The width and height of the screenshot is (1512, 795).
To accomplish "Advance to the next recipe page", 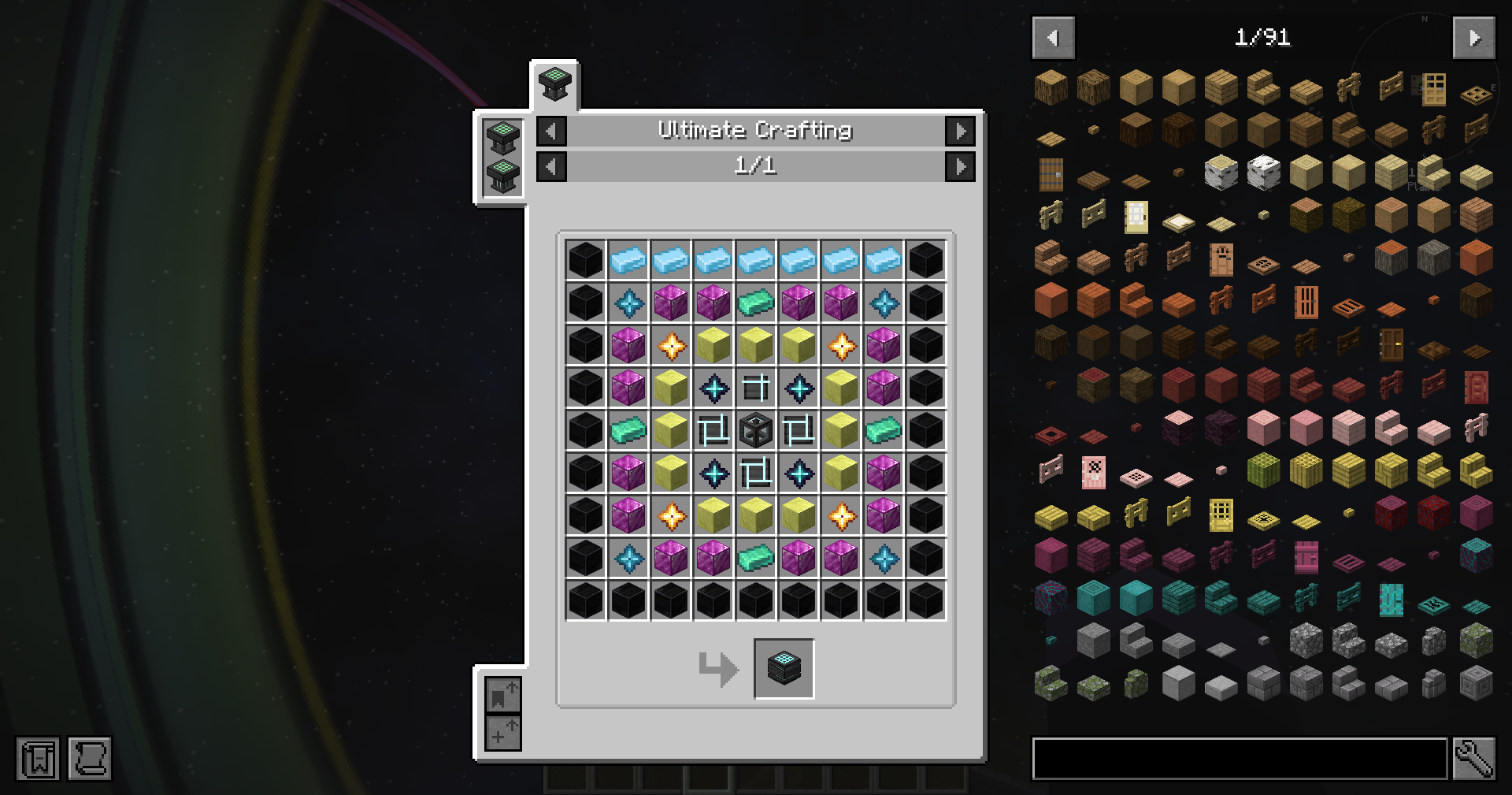I will click(x=960, y=166).
